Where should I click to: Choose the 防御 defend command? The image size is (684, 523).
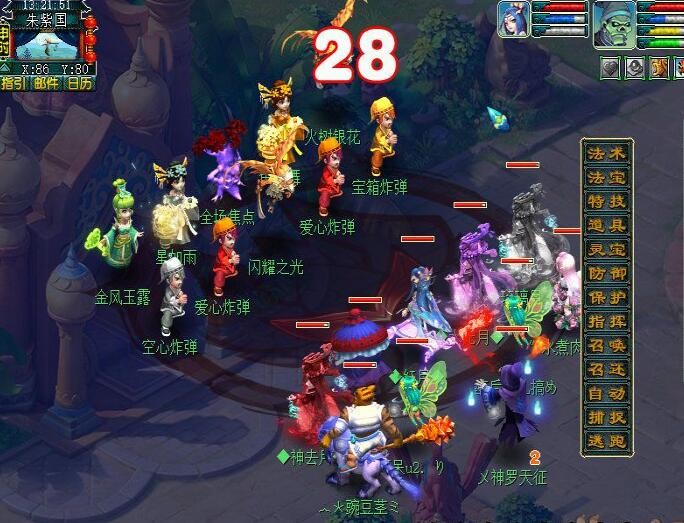point(607,274)
